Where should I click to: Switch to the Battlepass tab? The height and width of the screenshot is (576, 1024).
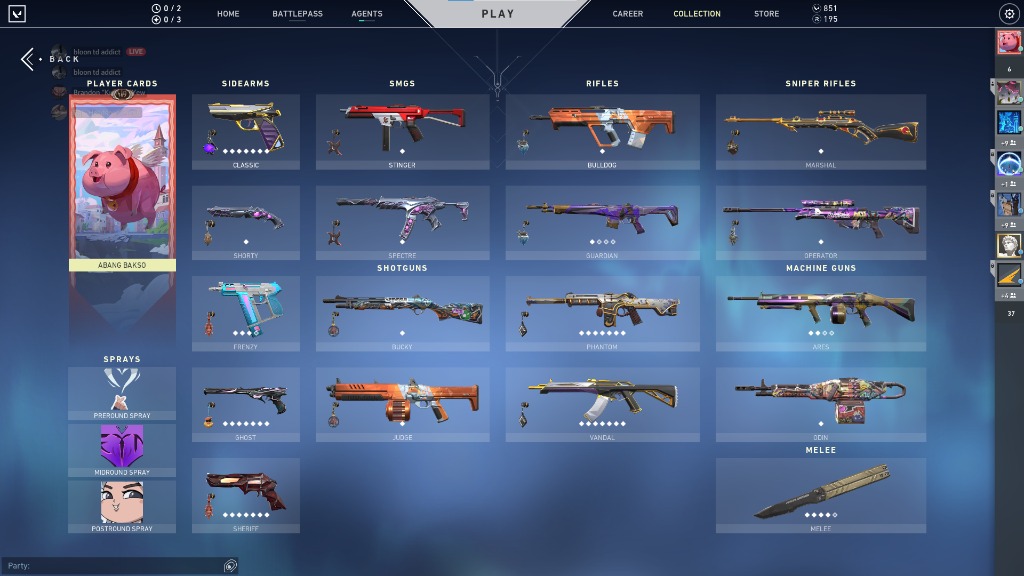(x=297, y=14)
